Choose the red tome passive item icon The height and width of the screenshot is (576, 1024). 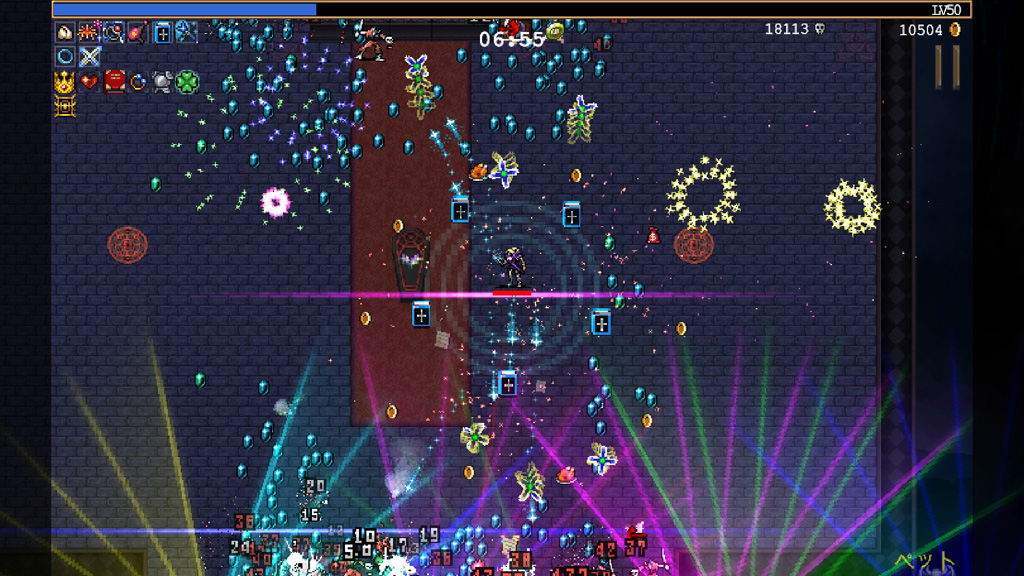tap(114, 81)
